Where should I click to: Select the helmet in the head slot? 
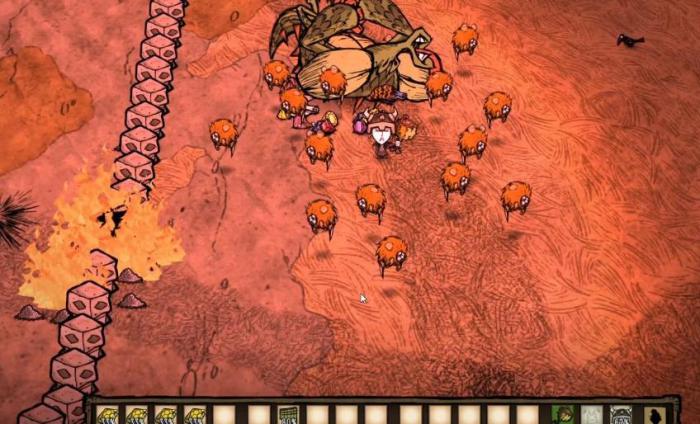[620, 414]
